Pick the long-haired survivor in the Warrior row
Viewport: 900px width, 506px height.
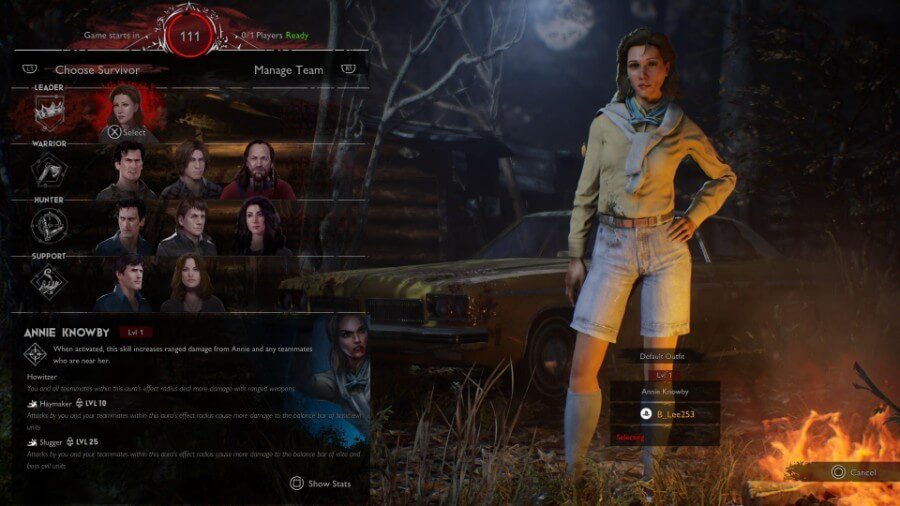[190, 170]
